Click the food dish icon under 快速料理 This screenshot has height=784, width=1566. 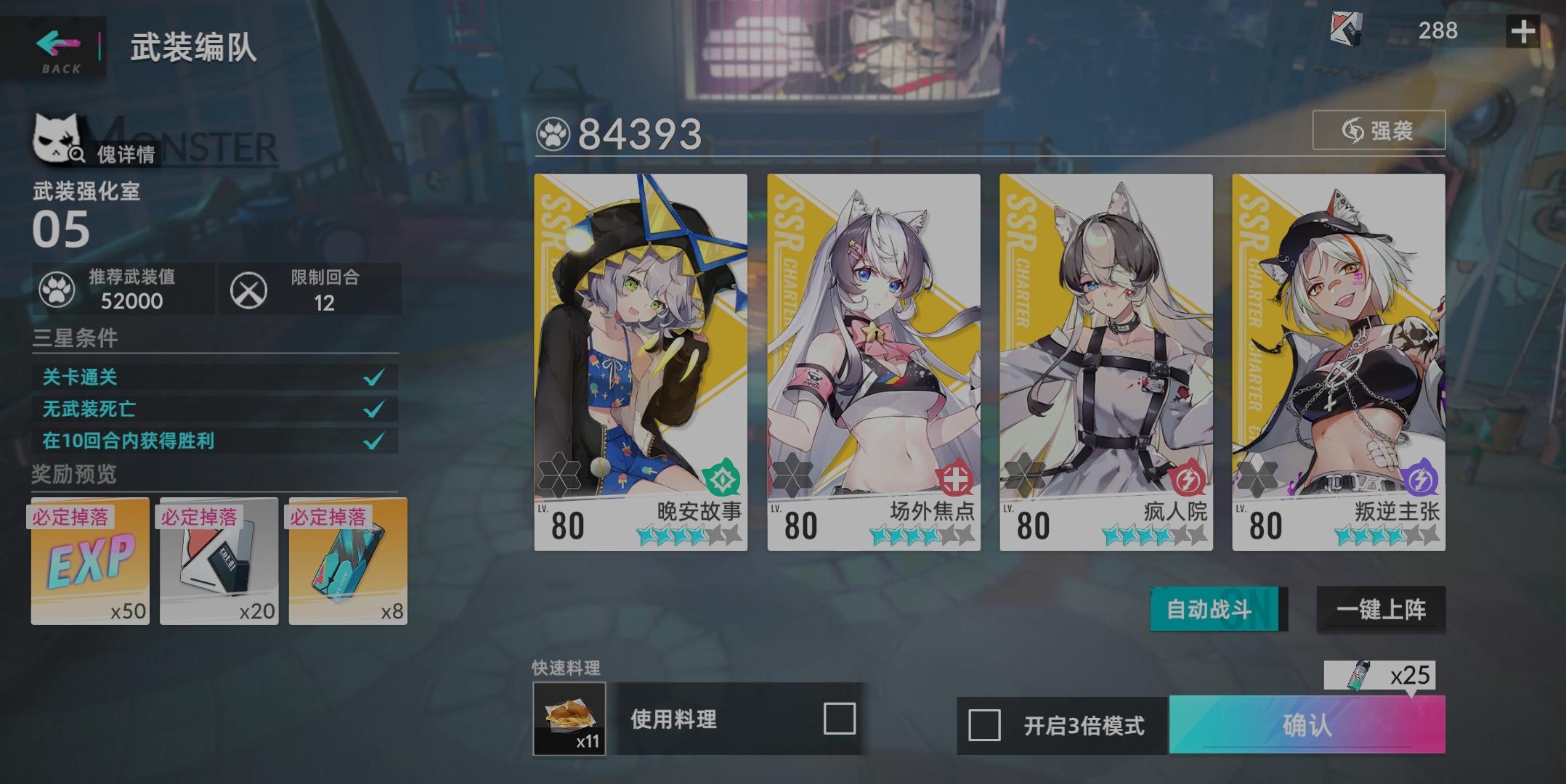click(x=571, y=719)
